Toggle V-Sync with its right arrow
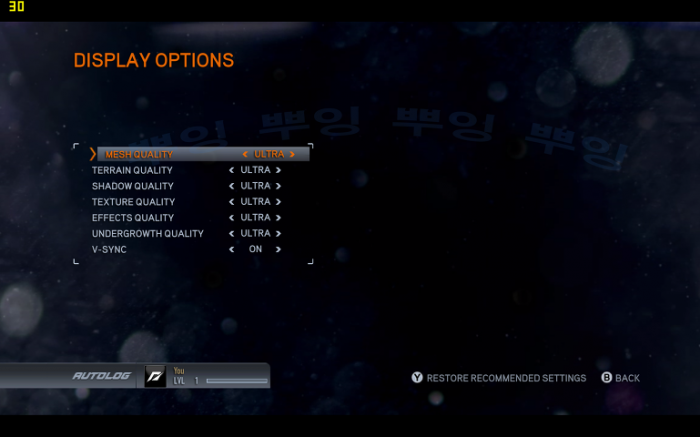The height and width of the screenshot is (437, 700). 279,249
